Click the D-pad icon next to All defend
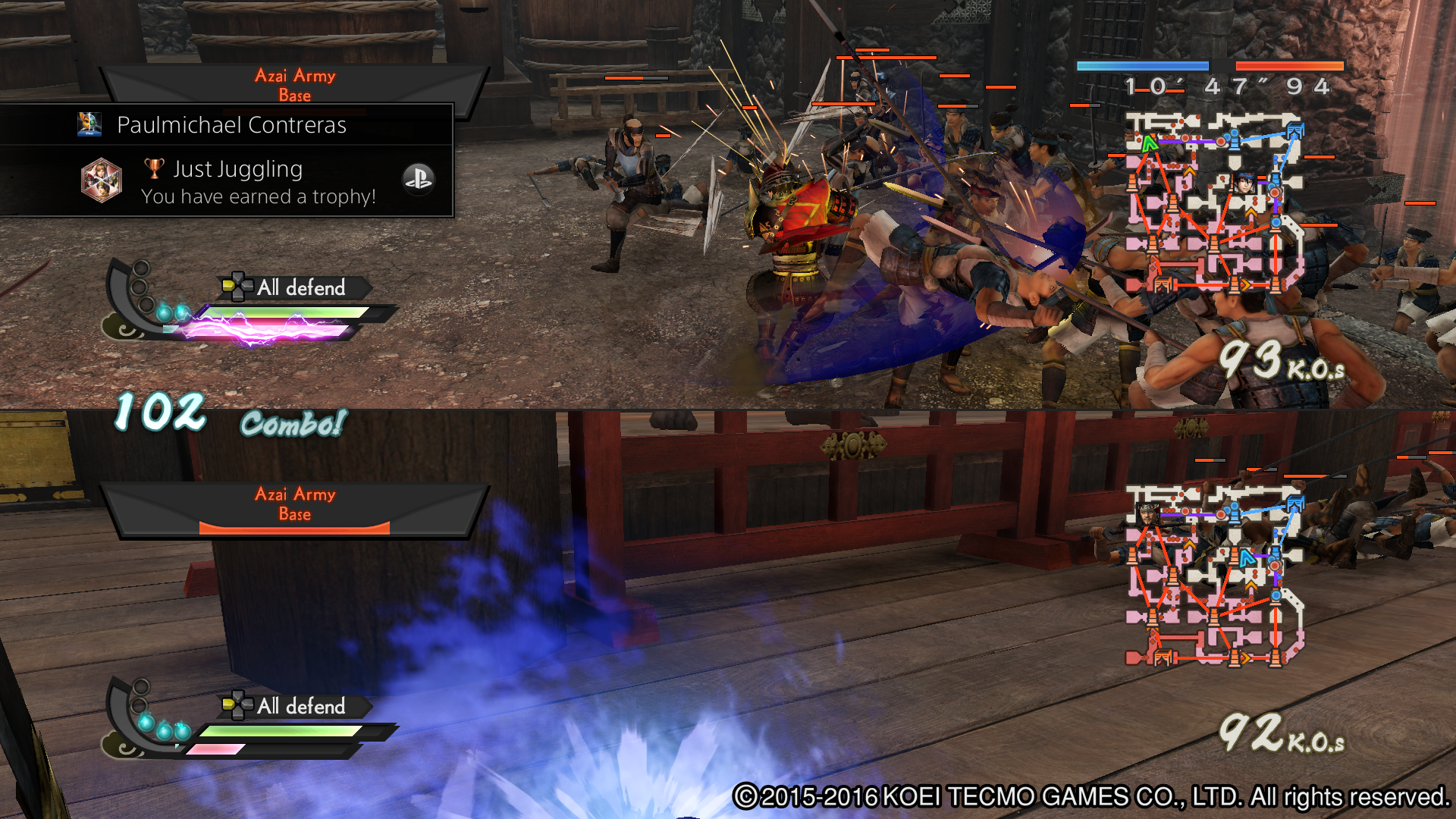Image resolution: width=1456 pixels, height=819 pixels. (237, 288)
